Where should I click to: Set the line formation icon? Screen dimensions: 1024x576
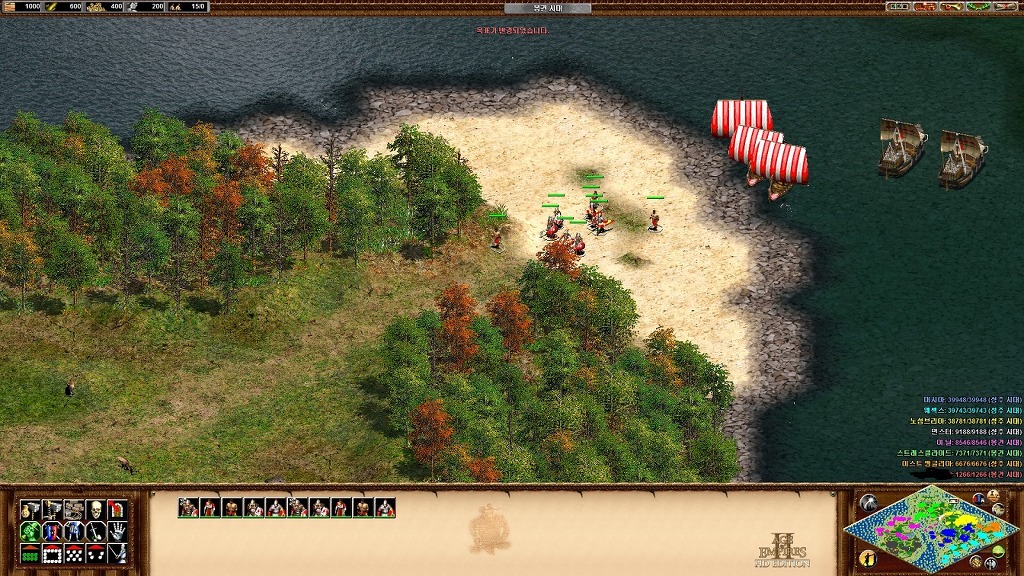point(30,553)
